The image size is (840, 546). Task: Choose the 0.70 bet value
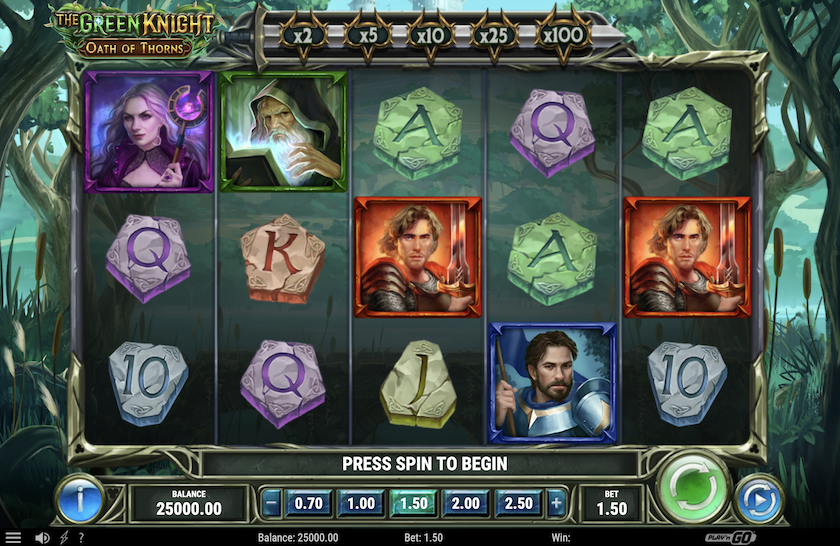tap(308, 503)
